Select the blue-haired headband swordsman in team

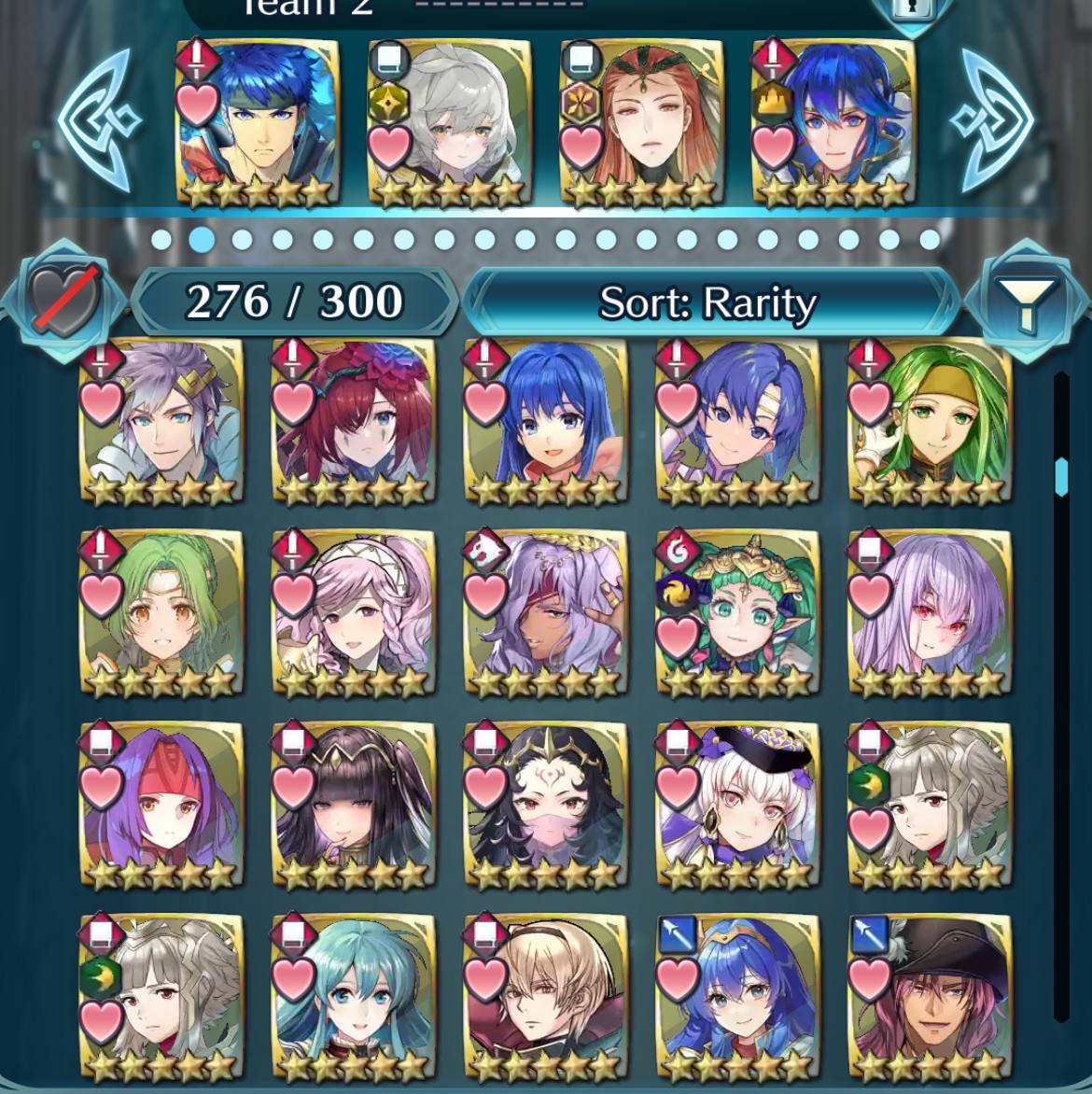tap(256, 121)
